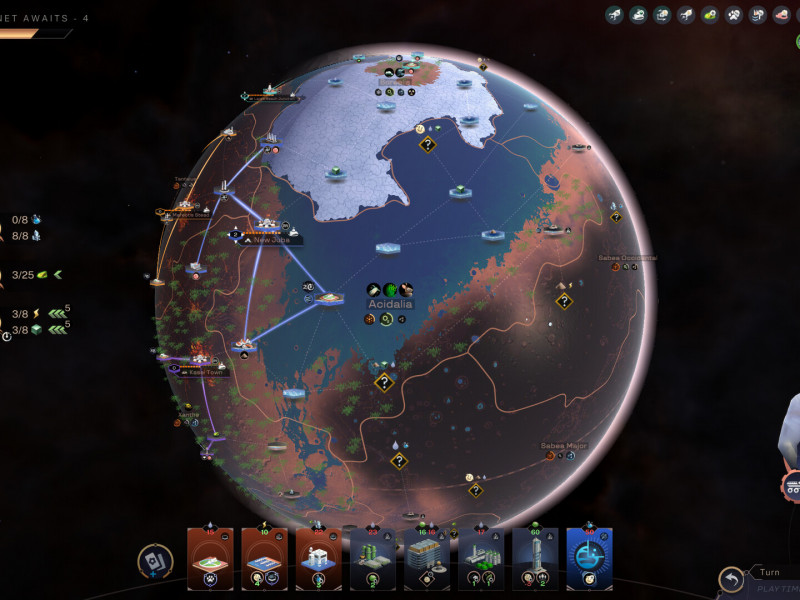Screen dimensions: 800x600
Task: Toggle the pink hand filter icon
Action: click(x=781, y=15)
